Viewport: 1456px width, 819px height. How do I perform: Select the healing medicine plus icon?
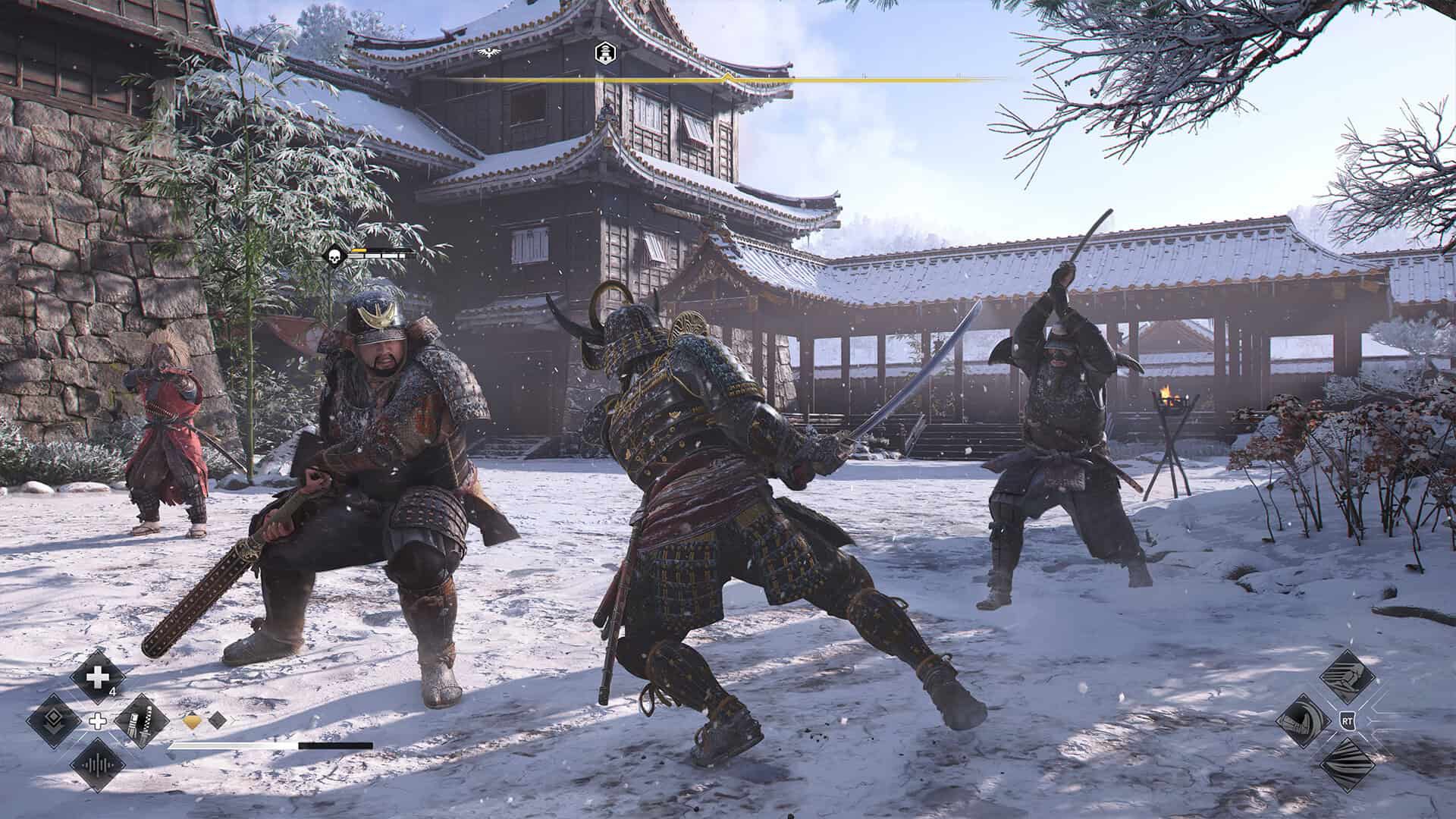97,677
